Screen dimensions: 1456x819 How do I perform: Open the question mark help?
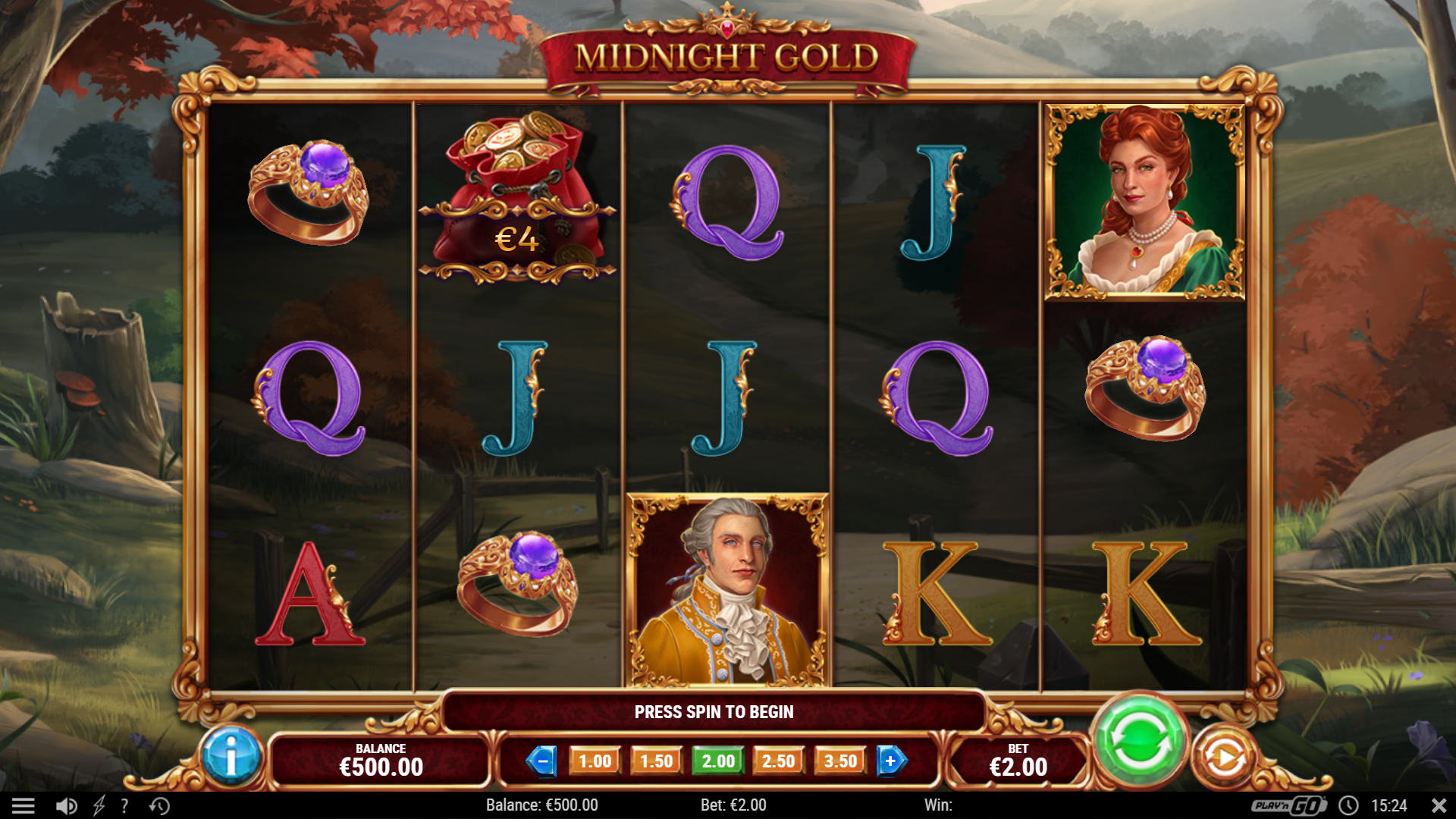point(124,805)
